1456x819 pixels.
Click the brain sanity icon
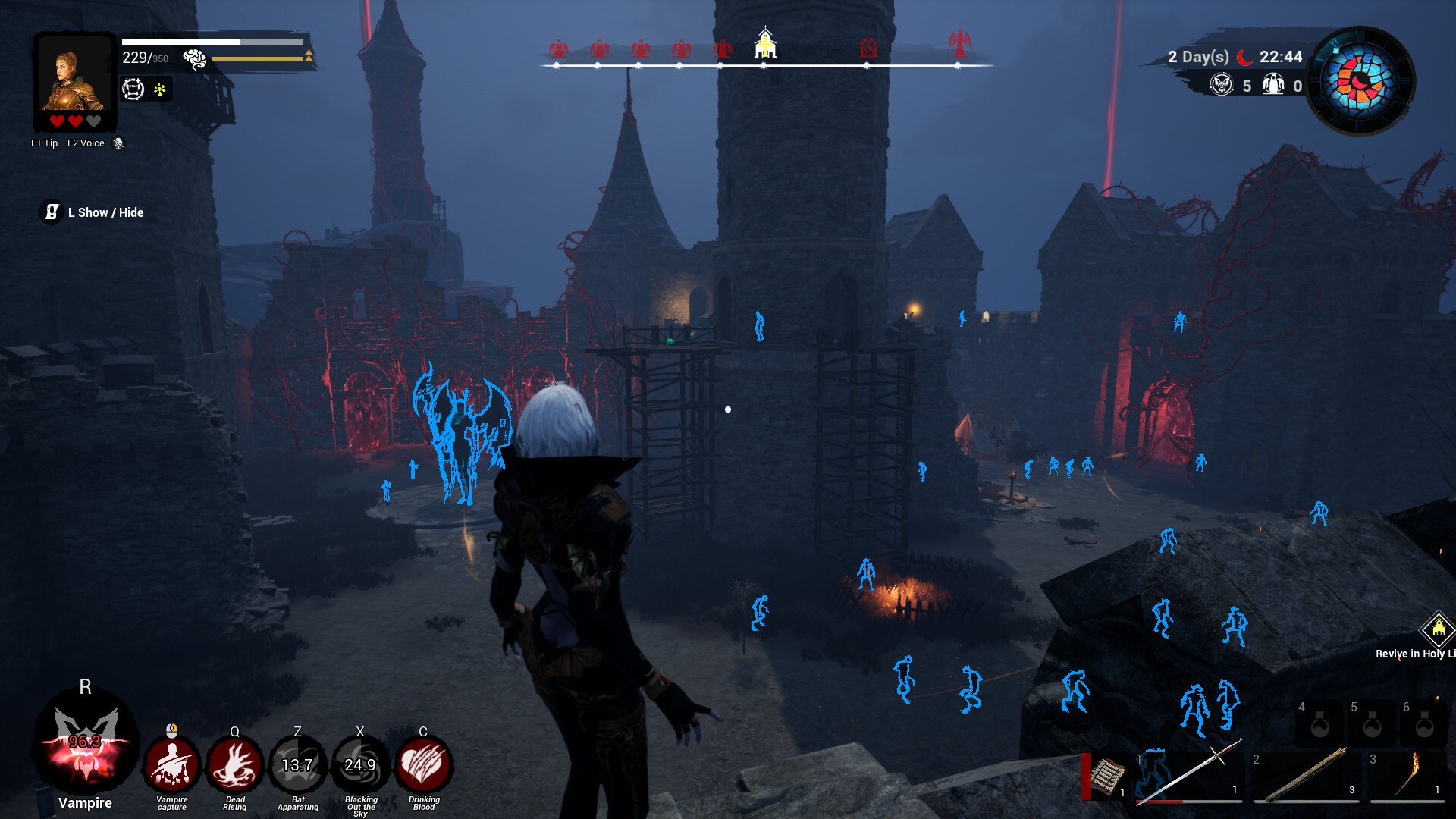[x=194, y=58]
